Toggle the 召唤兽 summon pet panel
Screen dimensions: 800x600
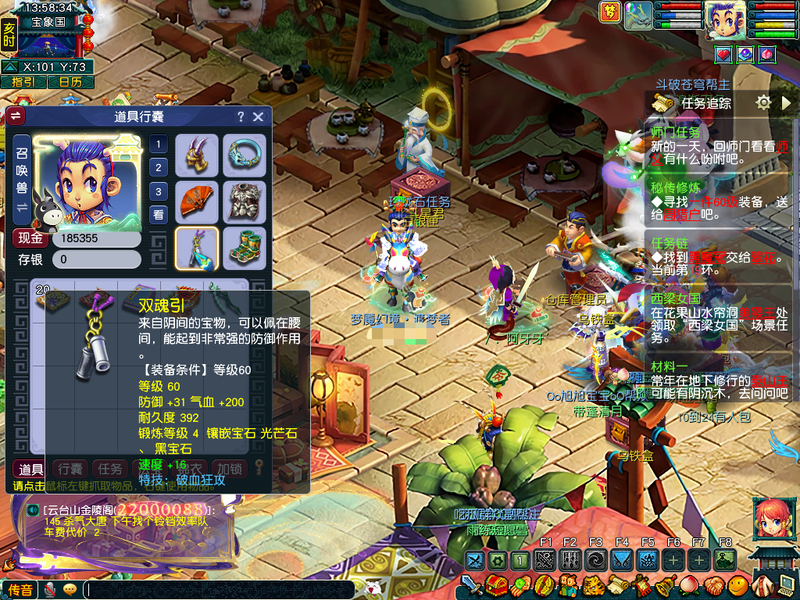coord(21,180)
